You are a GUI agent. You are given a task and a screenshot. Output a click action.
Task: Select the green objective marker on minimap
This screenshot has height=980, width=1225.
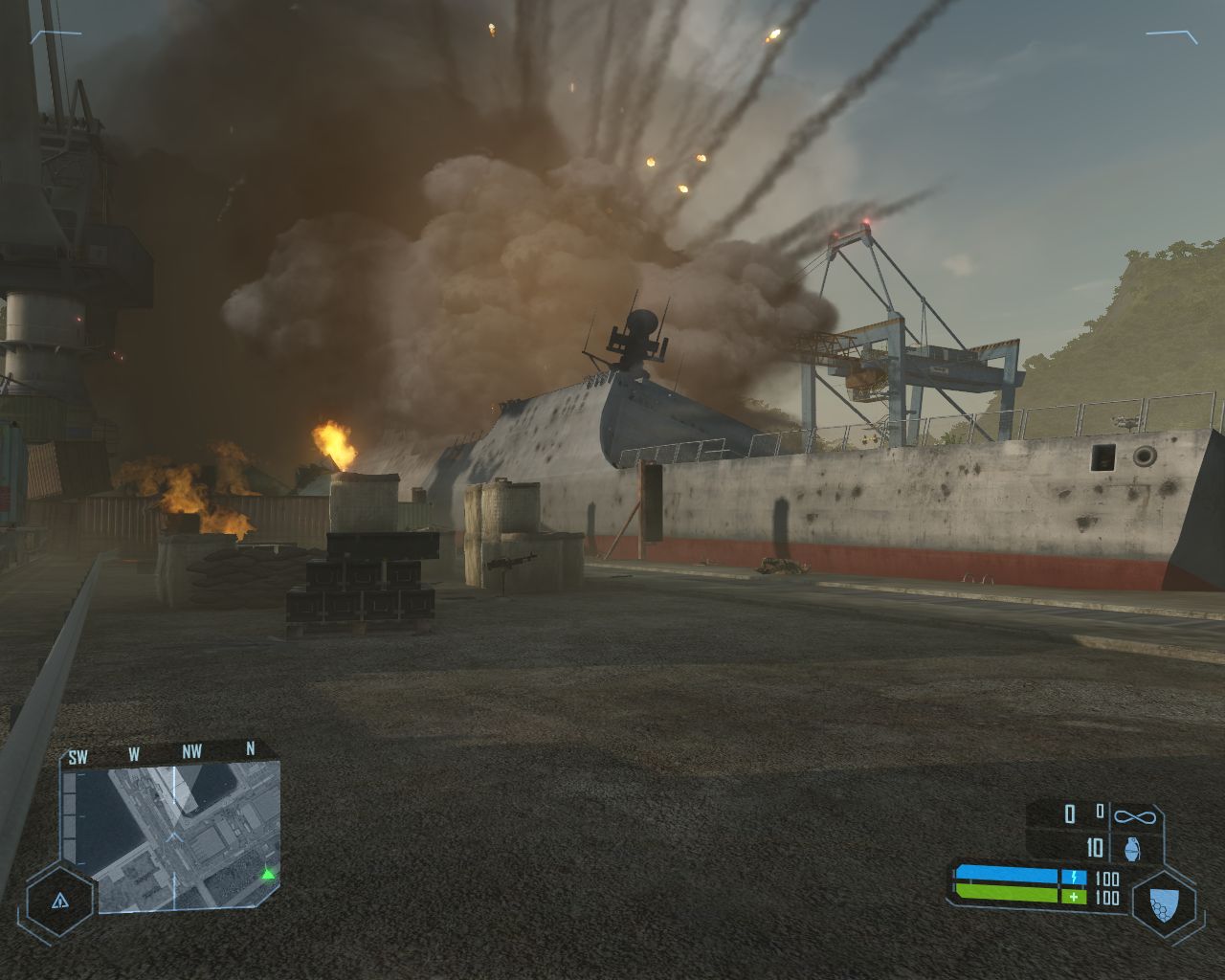[269, 873]
